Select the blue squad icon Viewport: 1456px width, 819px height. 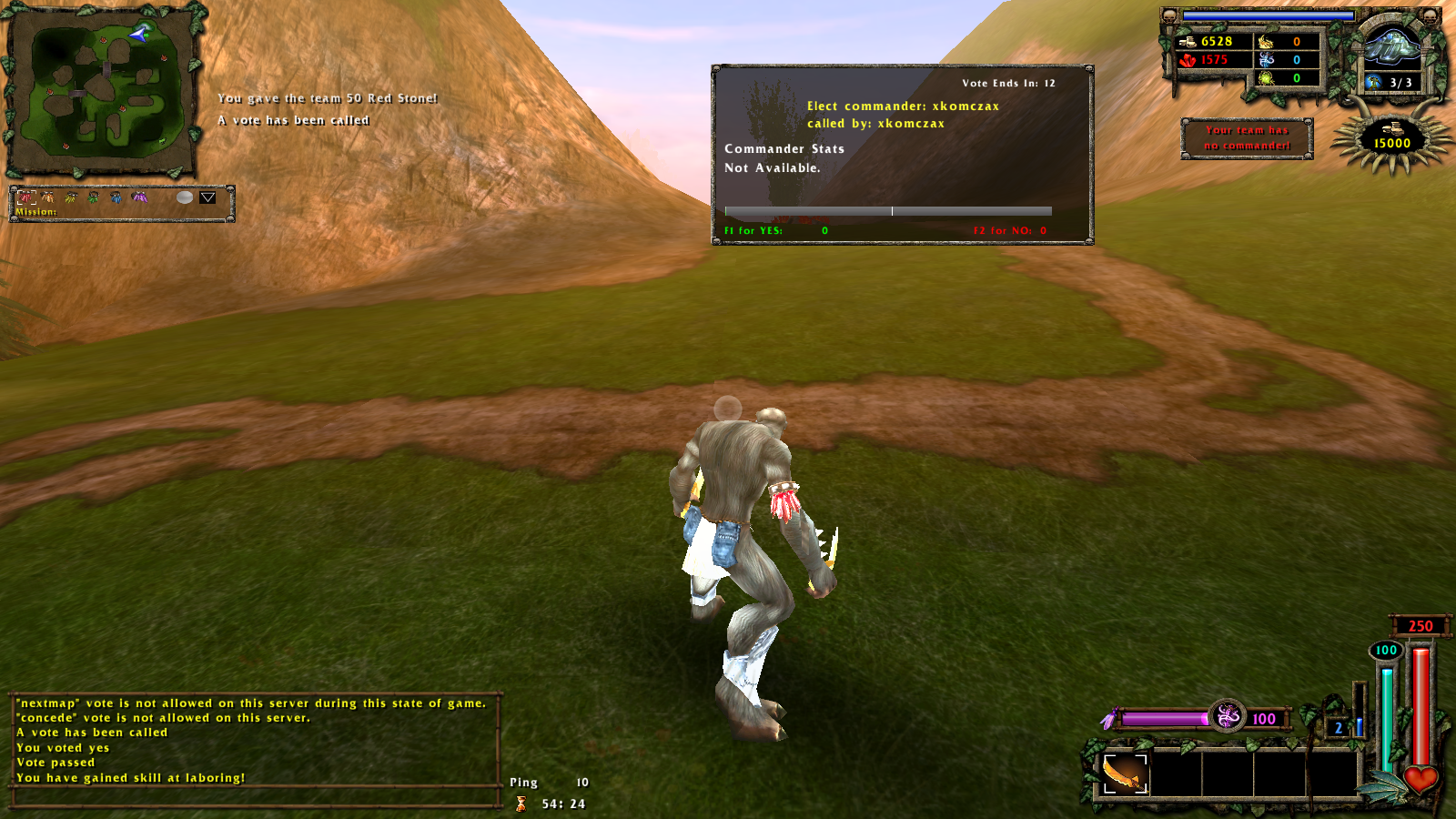click(x=116, y=197)
